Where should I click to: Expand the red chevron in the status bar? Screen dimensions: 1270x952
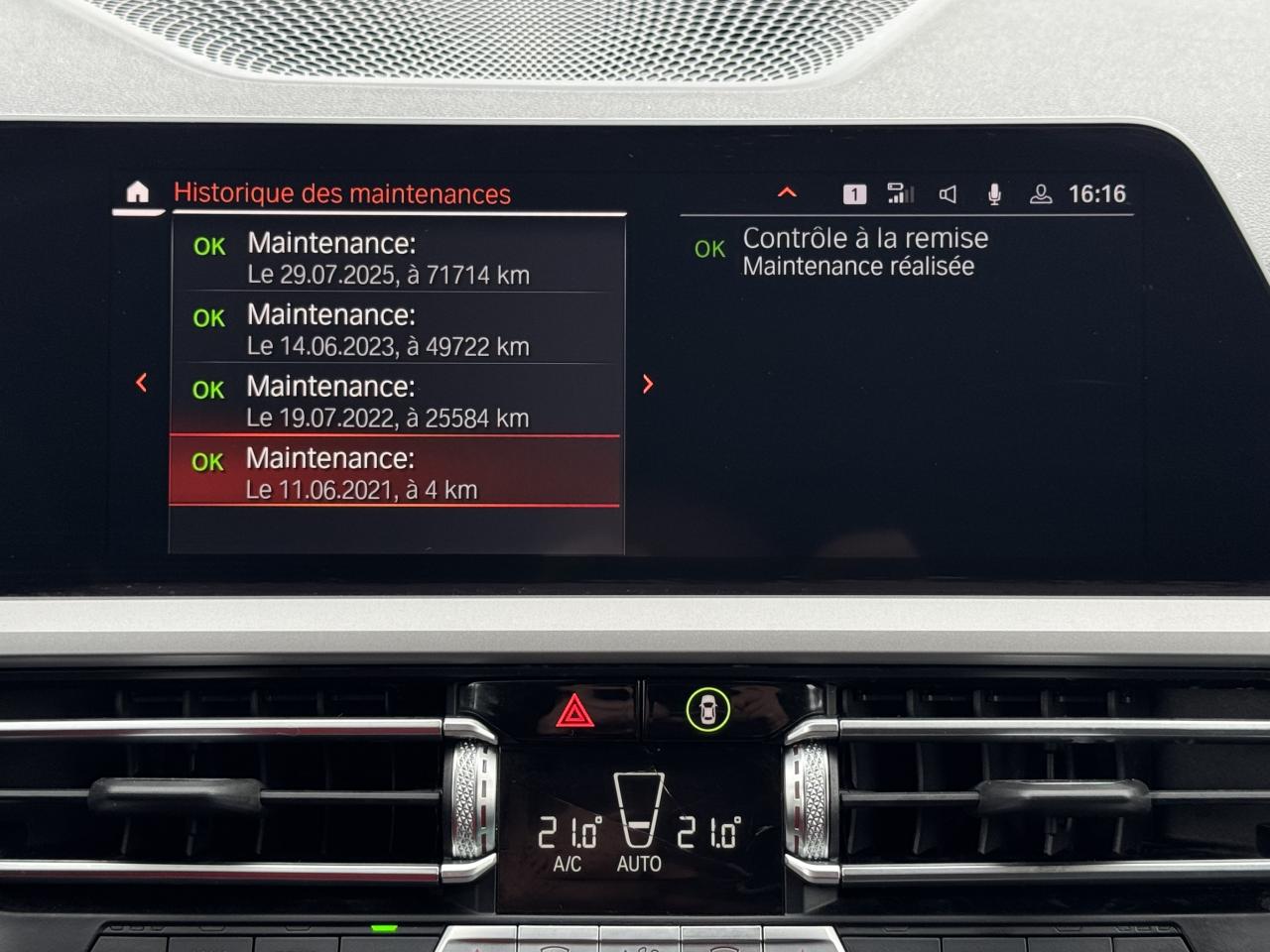pyautogui.click(x=787, y=193)
